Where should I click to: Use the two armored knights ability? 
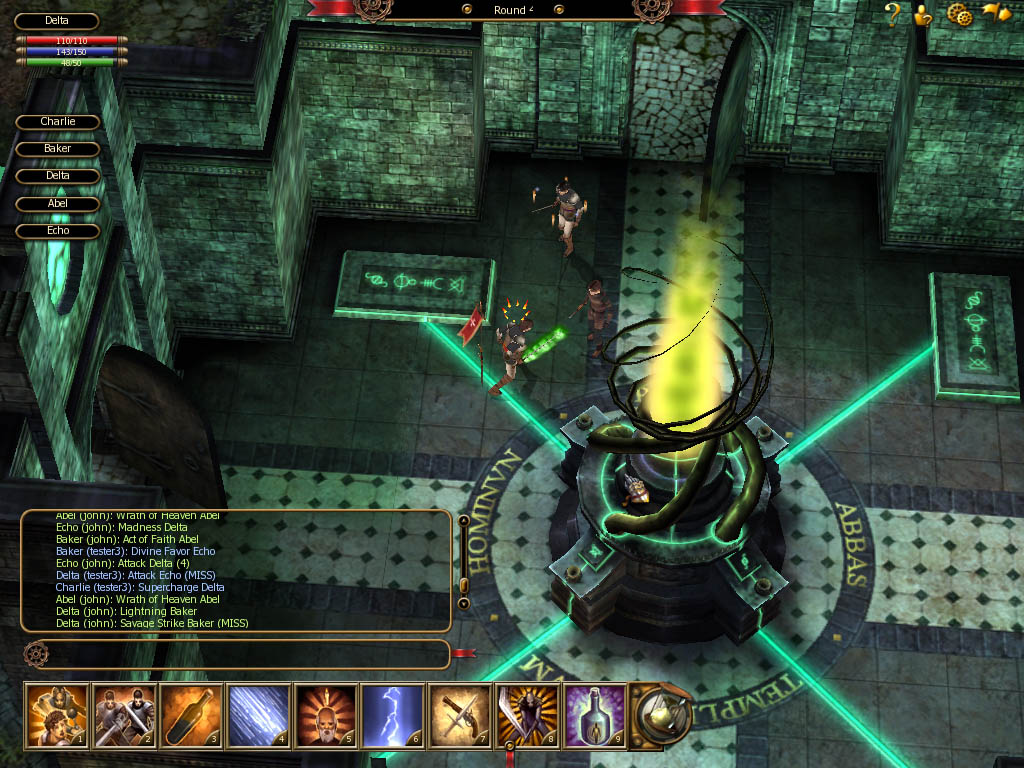pos(124,714)
